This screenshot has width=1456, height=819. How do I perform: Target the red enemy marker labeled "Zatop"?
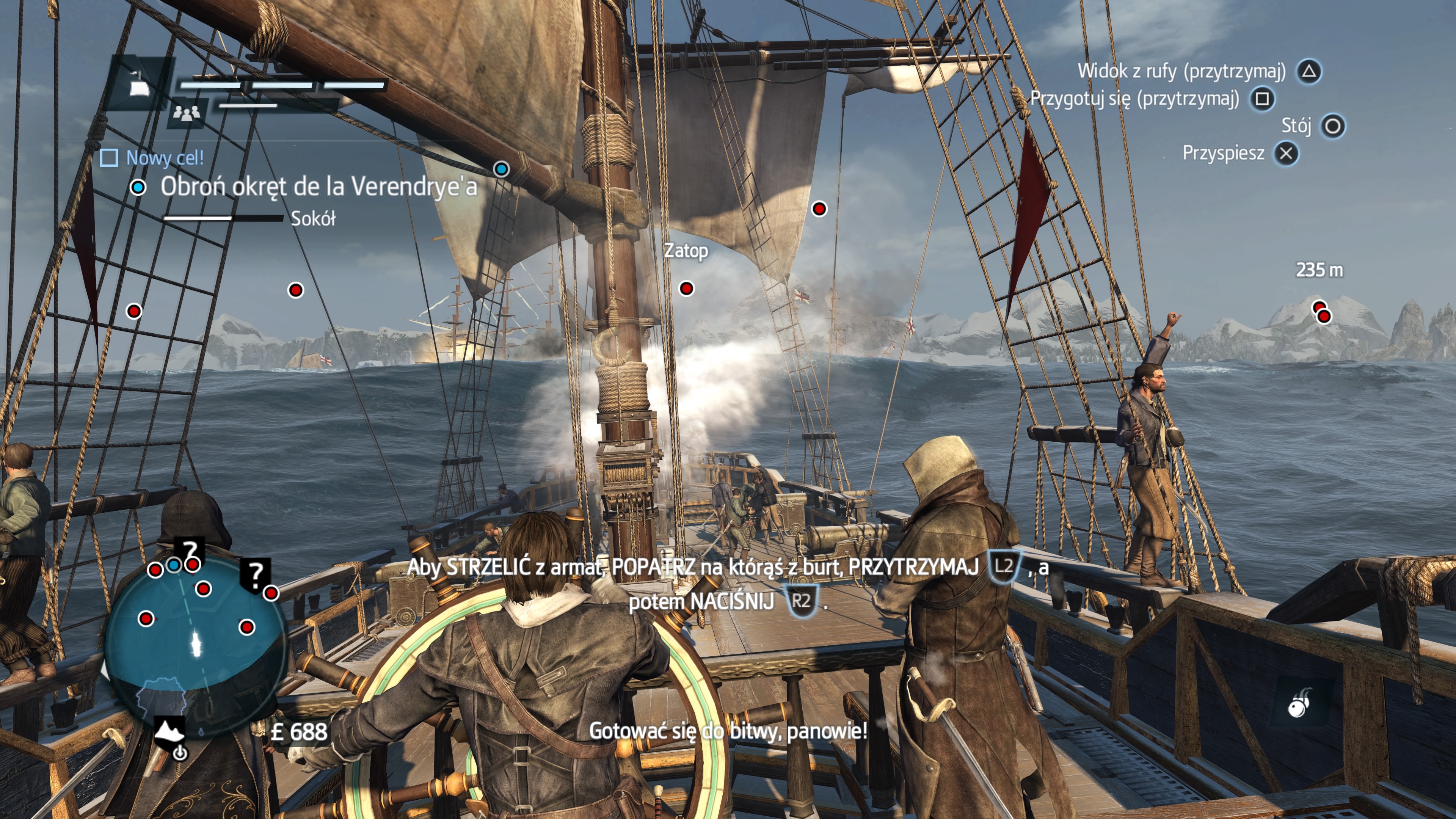pos(686,288)
